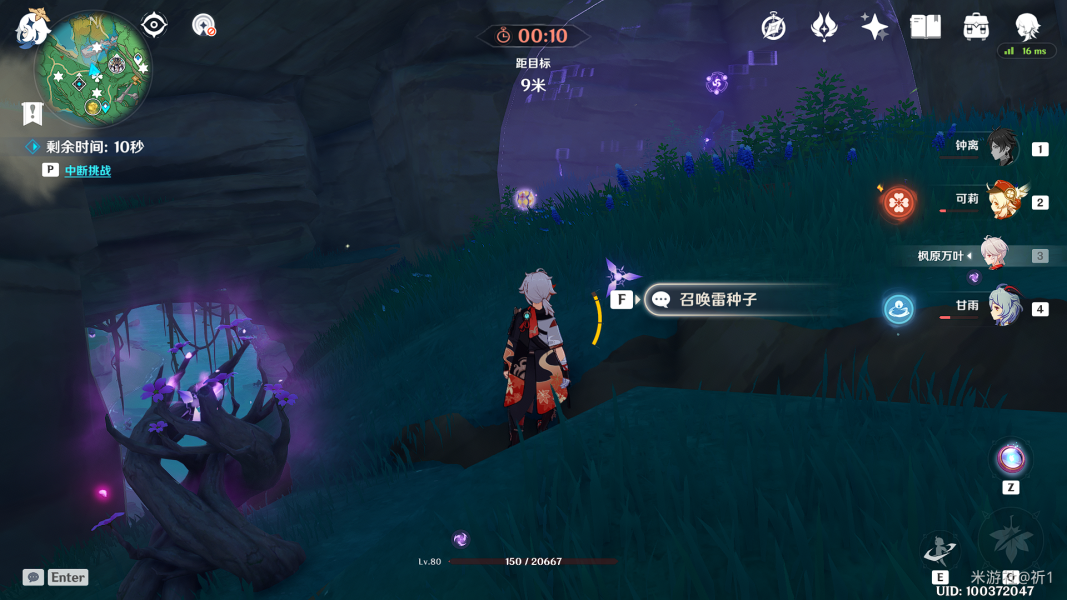
Task: Toggle the quest navigation eye icon
Action: click(154, 25)
